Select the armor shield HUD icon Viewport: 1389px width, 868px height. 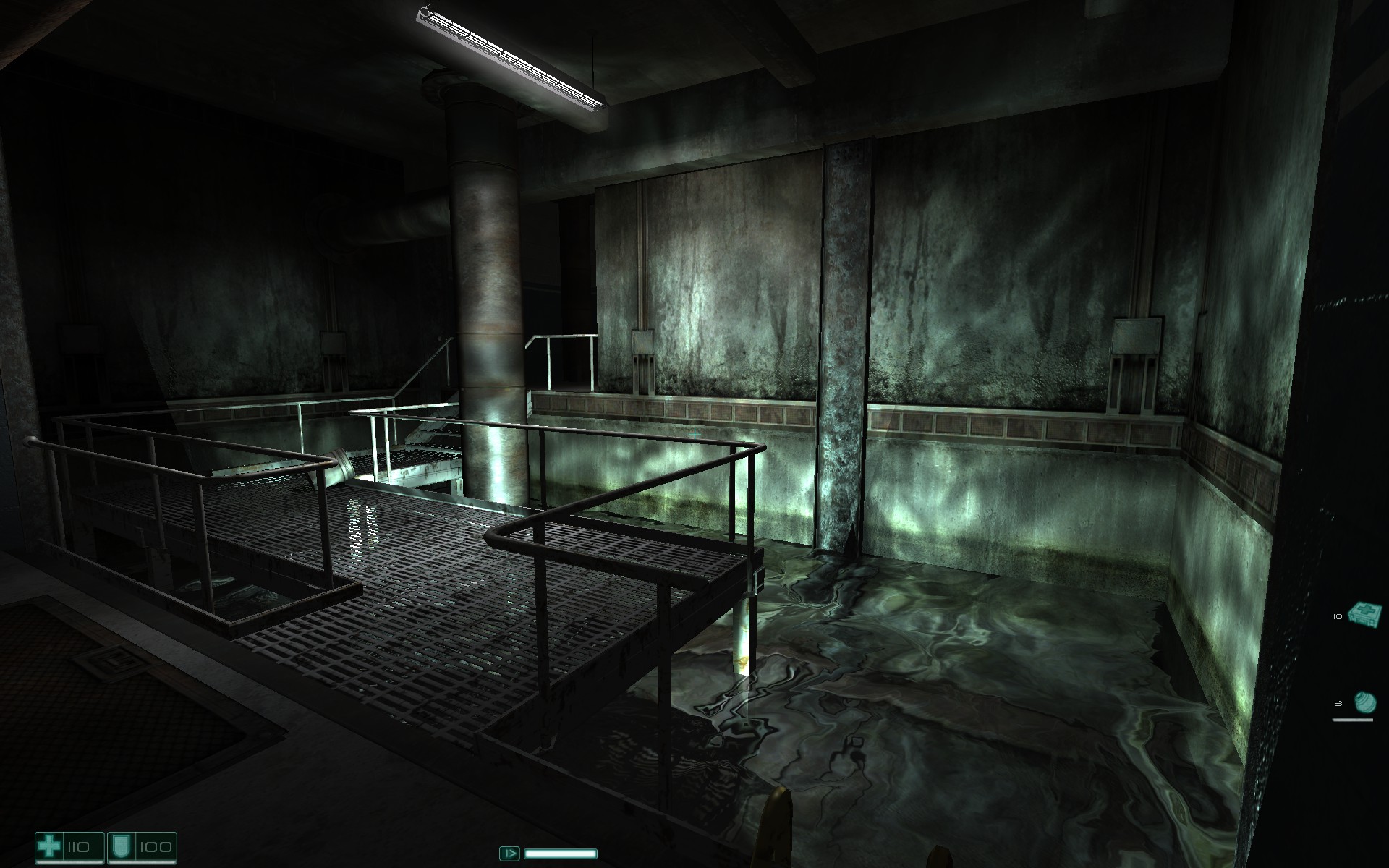pyautogui.click(x=122, y=847)
